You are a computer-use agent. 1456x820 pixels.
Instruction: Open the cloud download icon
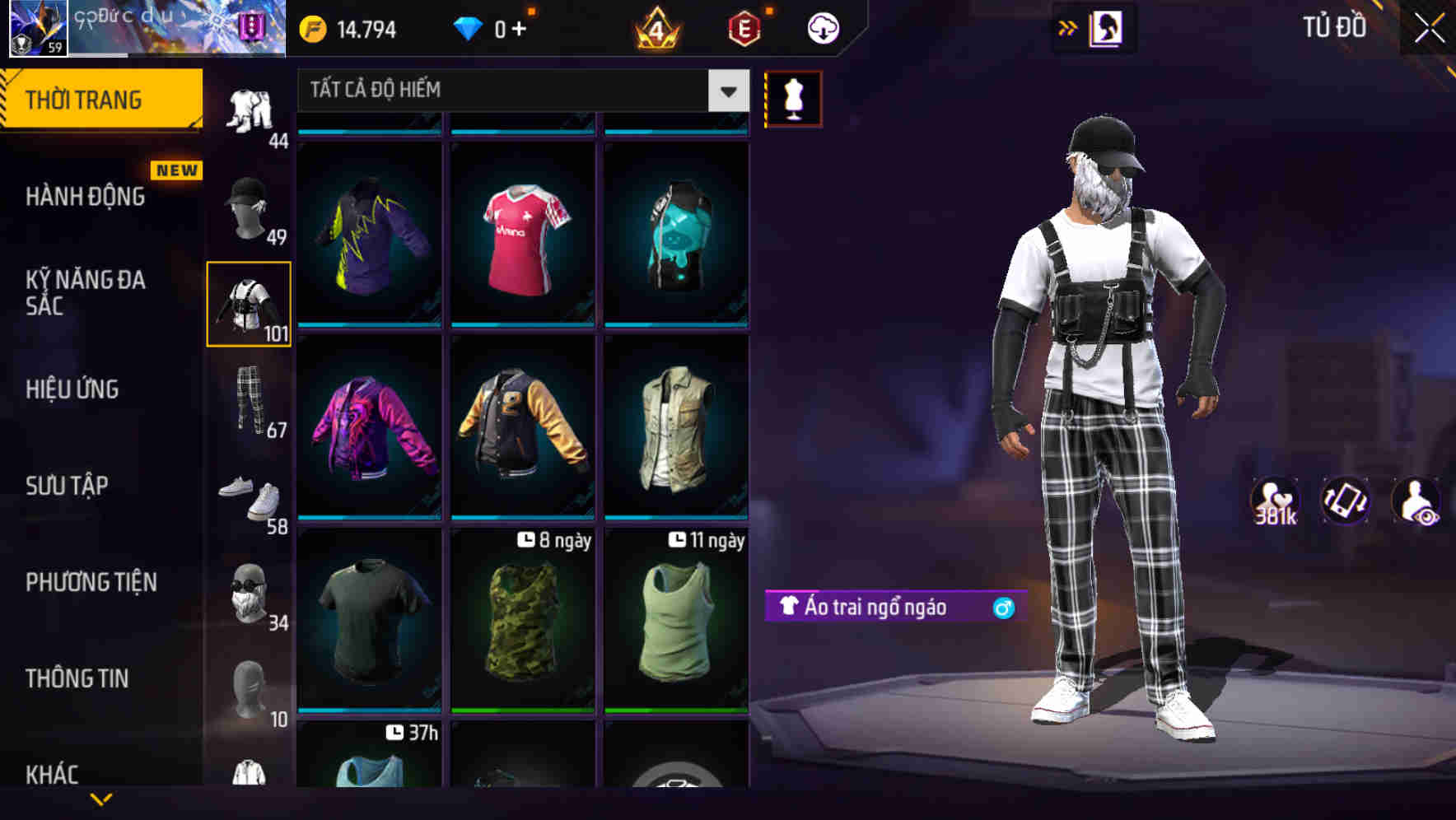(821, 26)
